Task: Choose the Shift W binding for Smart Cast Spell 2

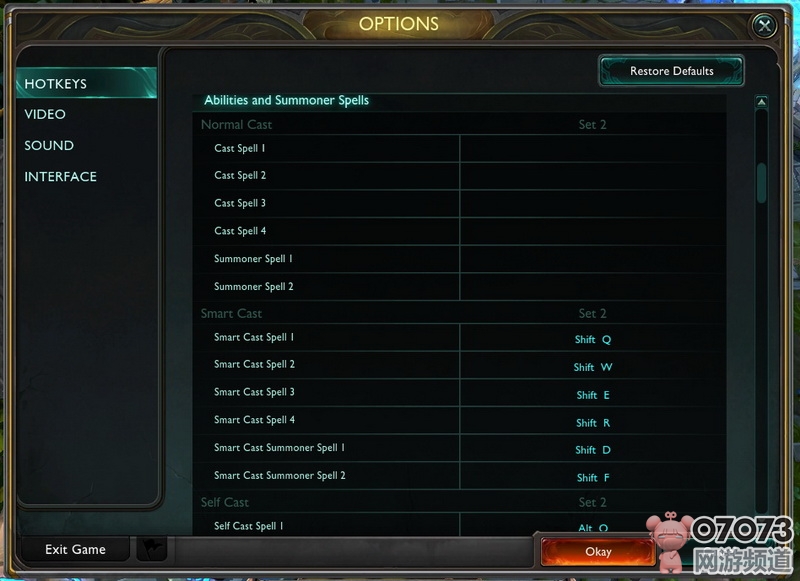Action: pyautogui.click(x=592, y=367)
